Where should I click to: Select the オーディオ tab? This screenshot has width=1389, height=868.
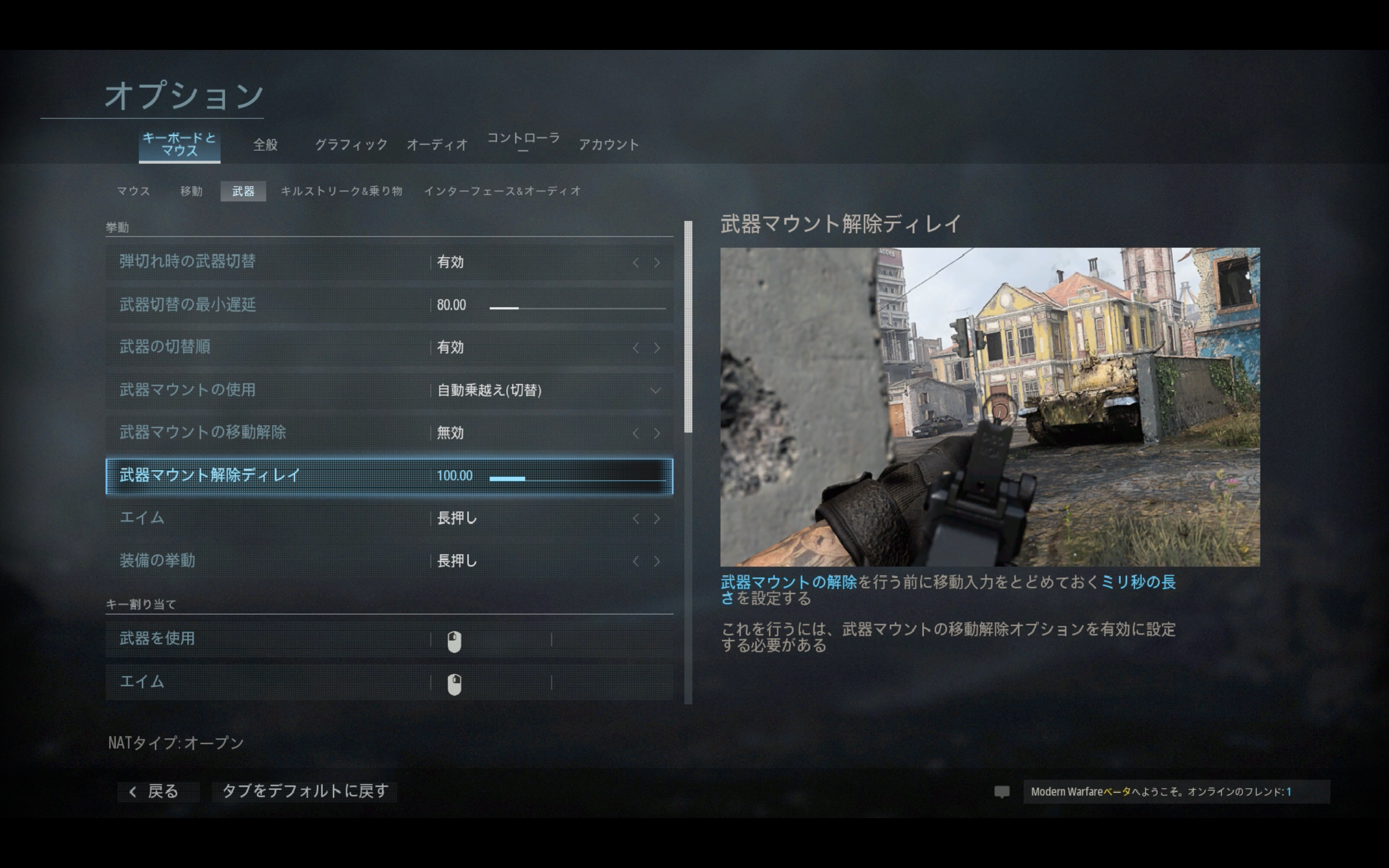pos(437,145)
